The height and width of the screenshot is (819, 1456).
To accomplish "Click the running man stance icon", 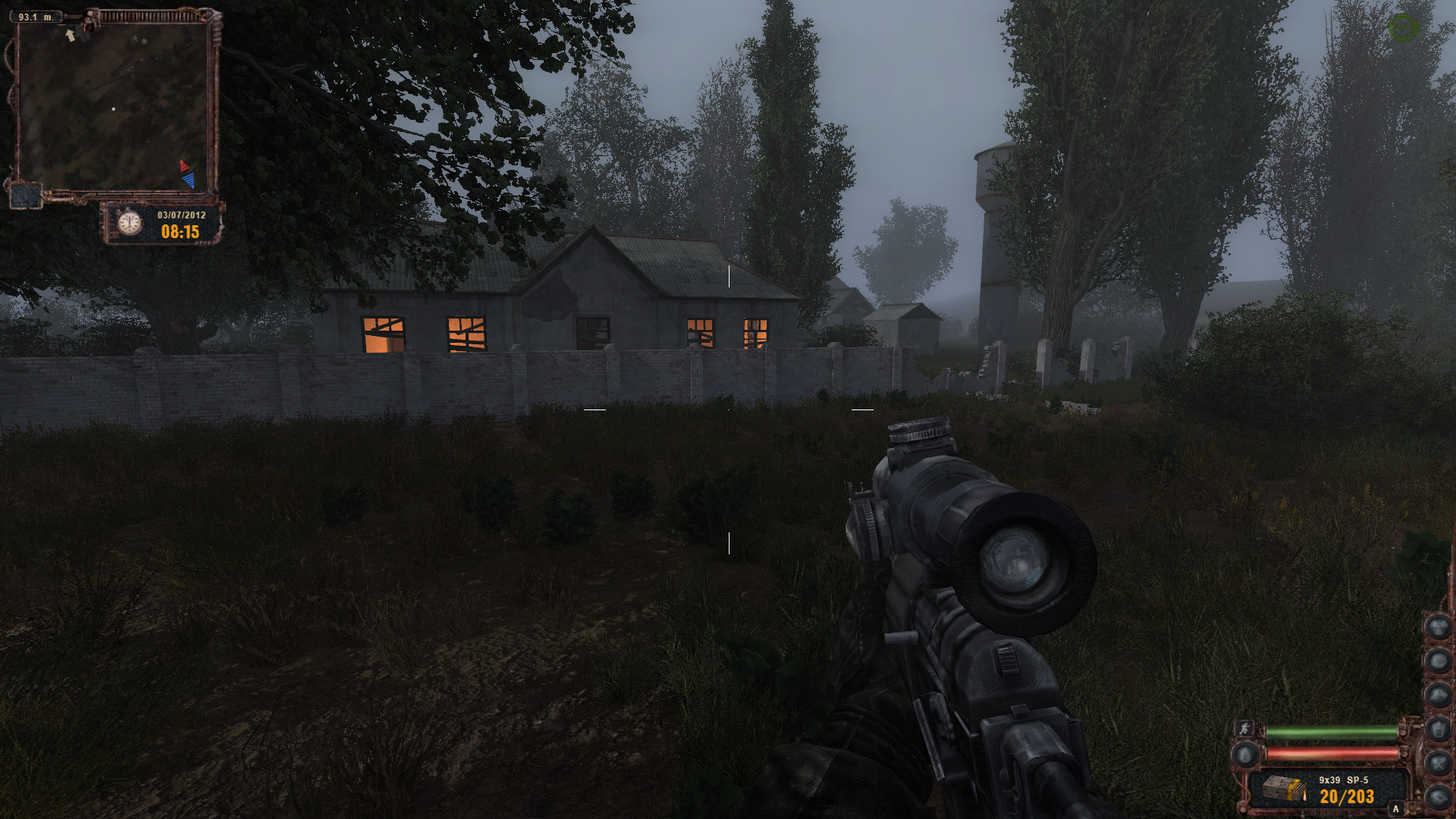I will 1244,729.
